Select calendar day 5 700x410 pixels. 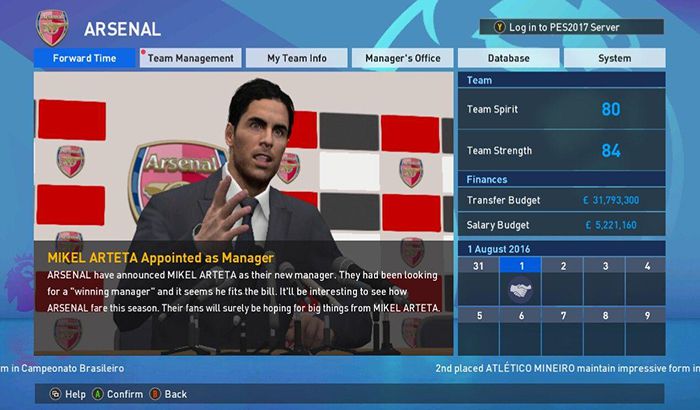pos(478,330)
